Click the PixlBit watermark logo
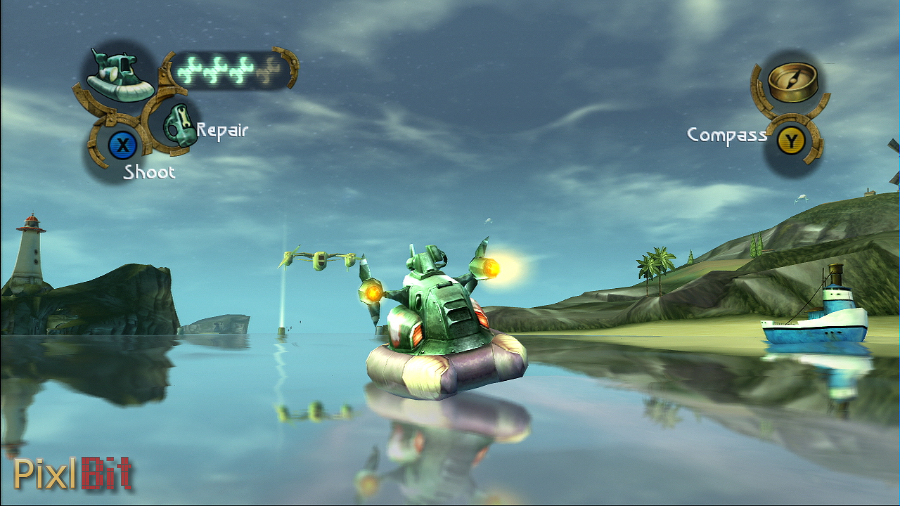The width and height of the screenshot is (900, 506). point(72,474)
